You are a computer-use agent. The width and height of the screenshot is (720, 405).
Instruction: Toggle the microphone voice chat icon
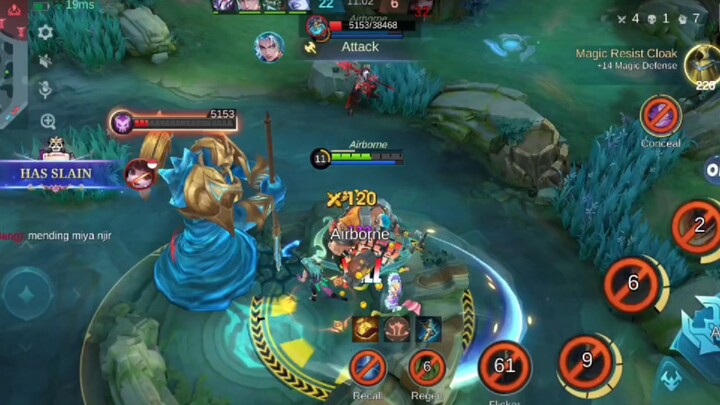[x=46, y=90]
